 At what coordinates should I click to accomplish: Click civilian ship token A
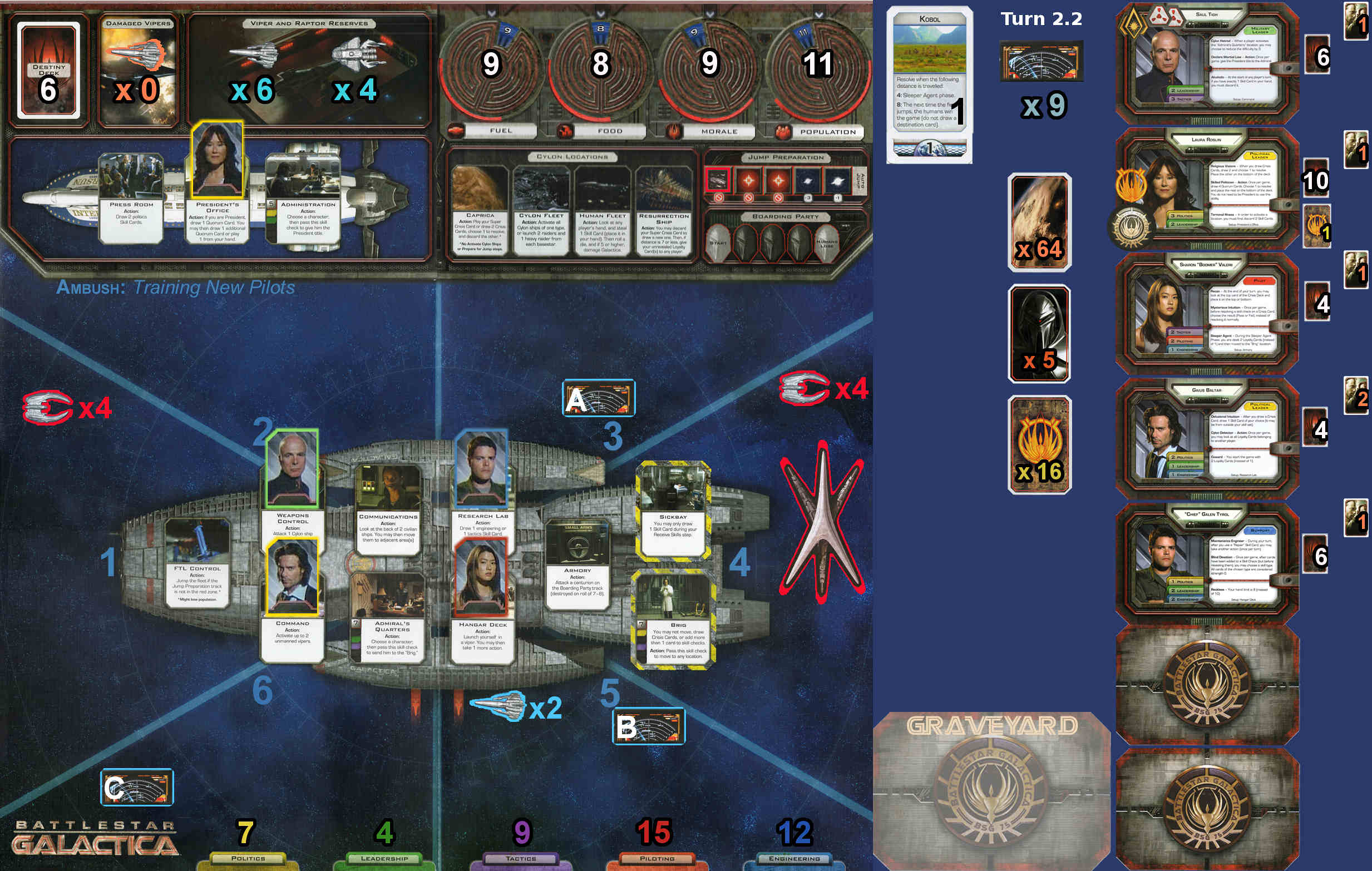pyautogui.click(x=598, y=398)
